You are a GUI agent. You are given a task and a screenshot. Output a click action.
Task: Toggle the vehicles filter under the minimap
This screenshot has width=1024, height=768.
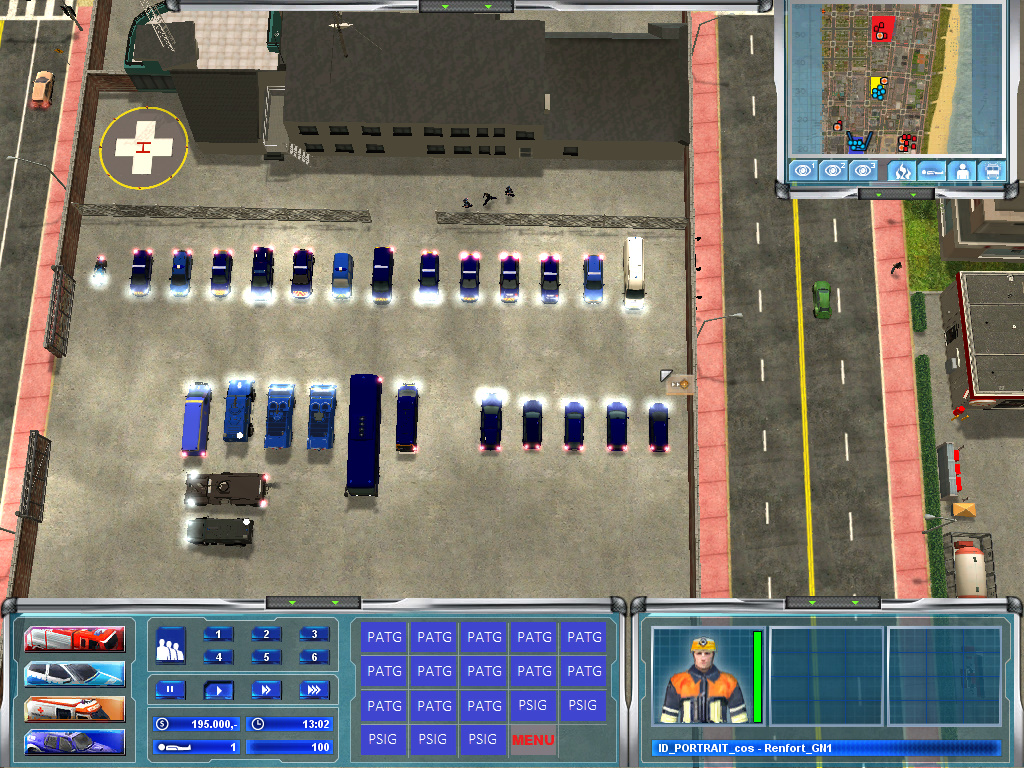992,171
